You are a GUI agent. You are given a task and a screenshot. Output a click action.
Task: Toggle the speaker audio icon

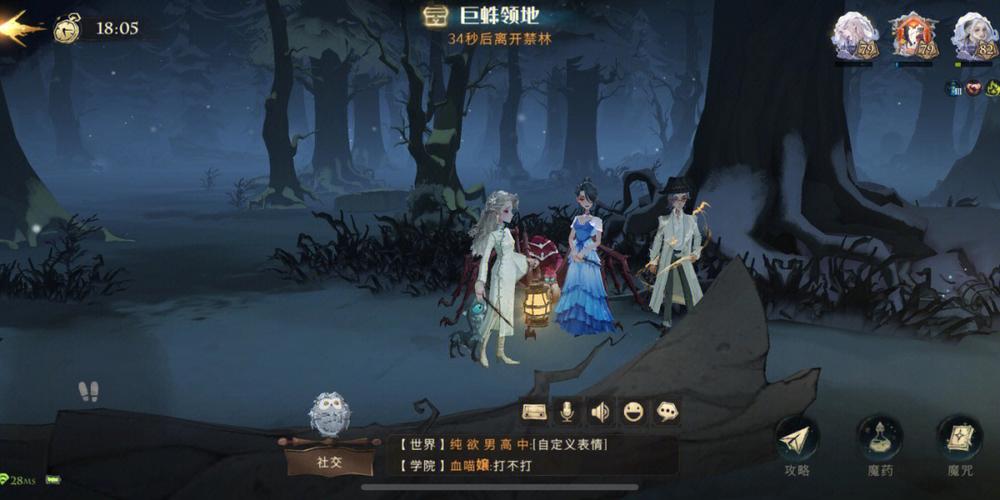(x=599, y=411)
